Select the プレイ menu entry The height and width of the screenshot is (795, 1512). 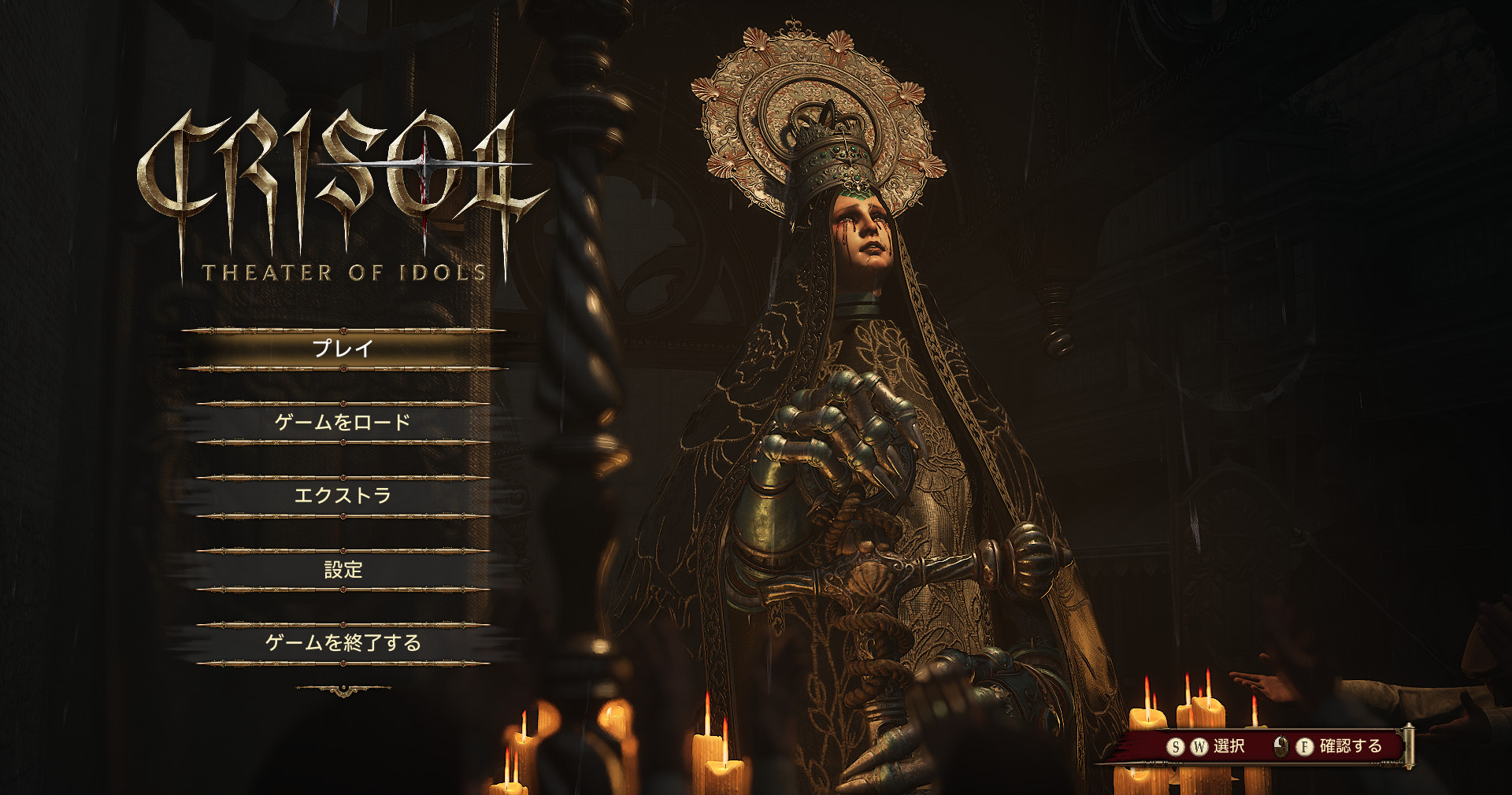tap(343, 349)
